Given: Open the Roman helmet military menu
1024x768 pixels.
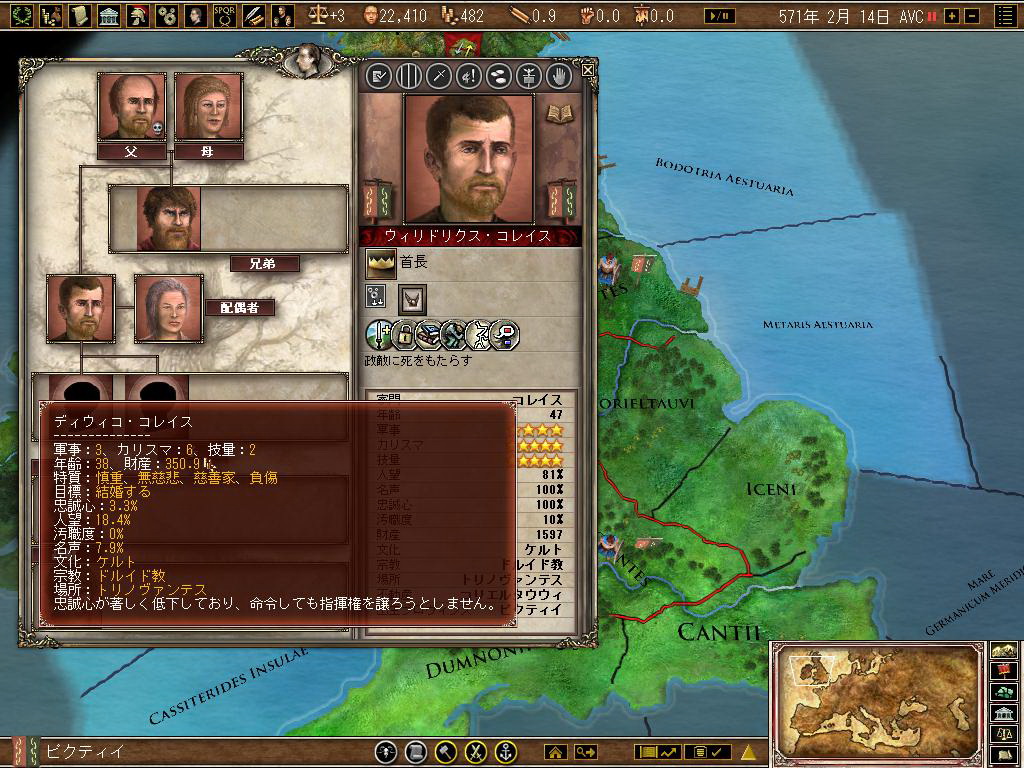Looking at the screenshot, I should click(139, 15).
